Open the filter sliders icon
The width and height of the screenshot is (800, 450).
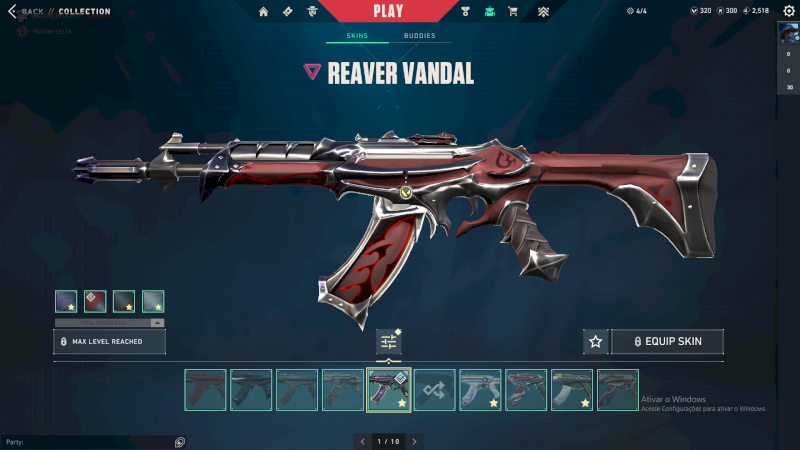389,342
